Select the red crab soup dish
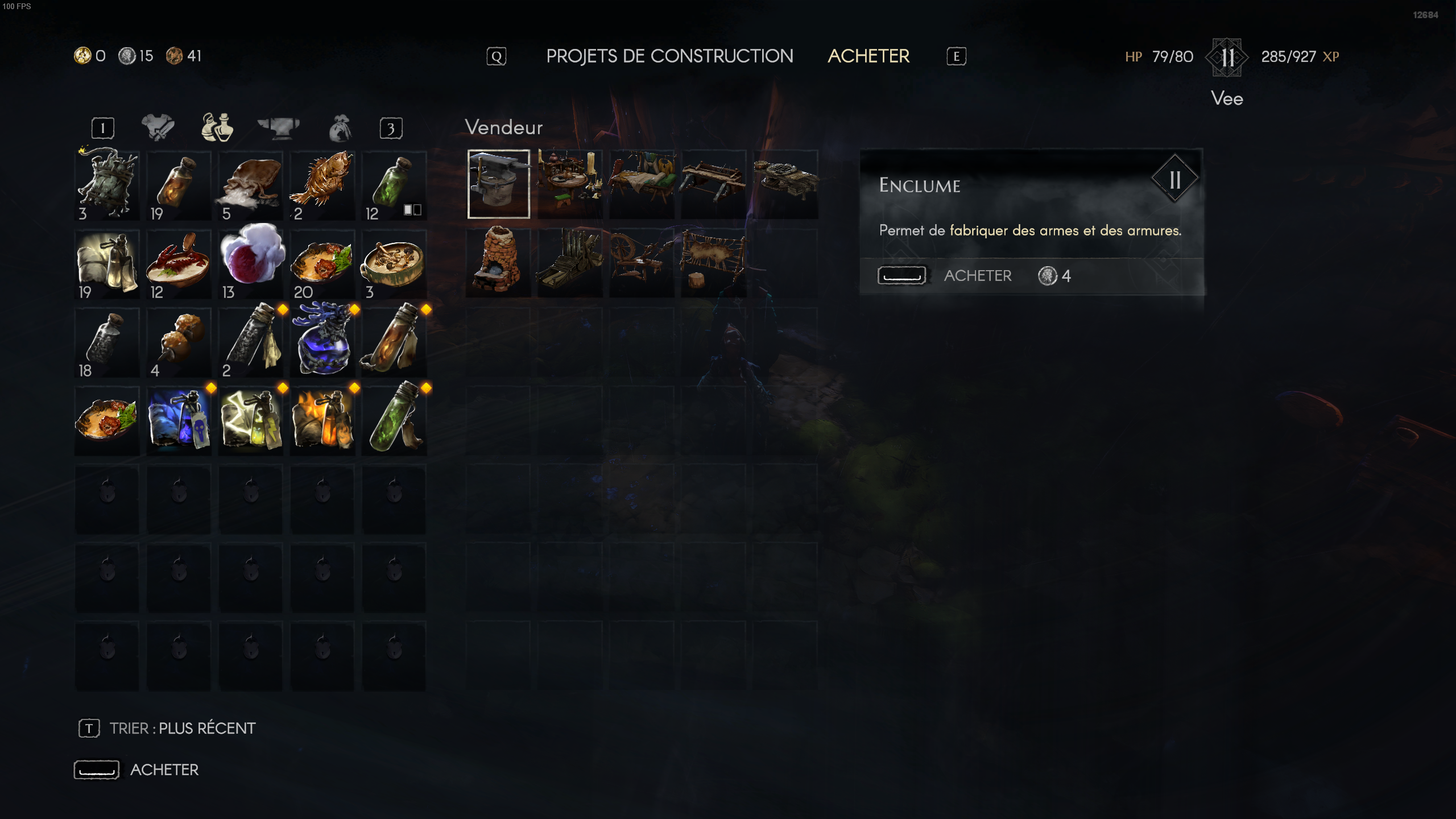Image resolution: width=1456 pixels, height=819 pixels. [179, 263]
